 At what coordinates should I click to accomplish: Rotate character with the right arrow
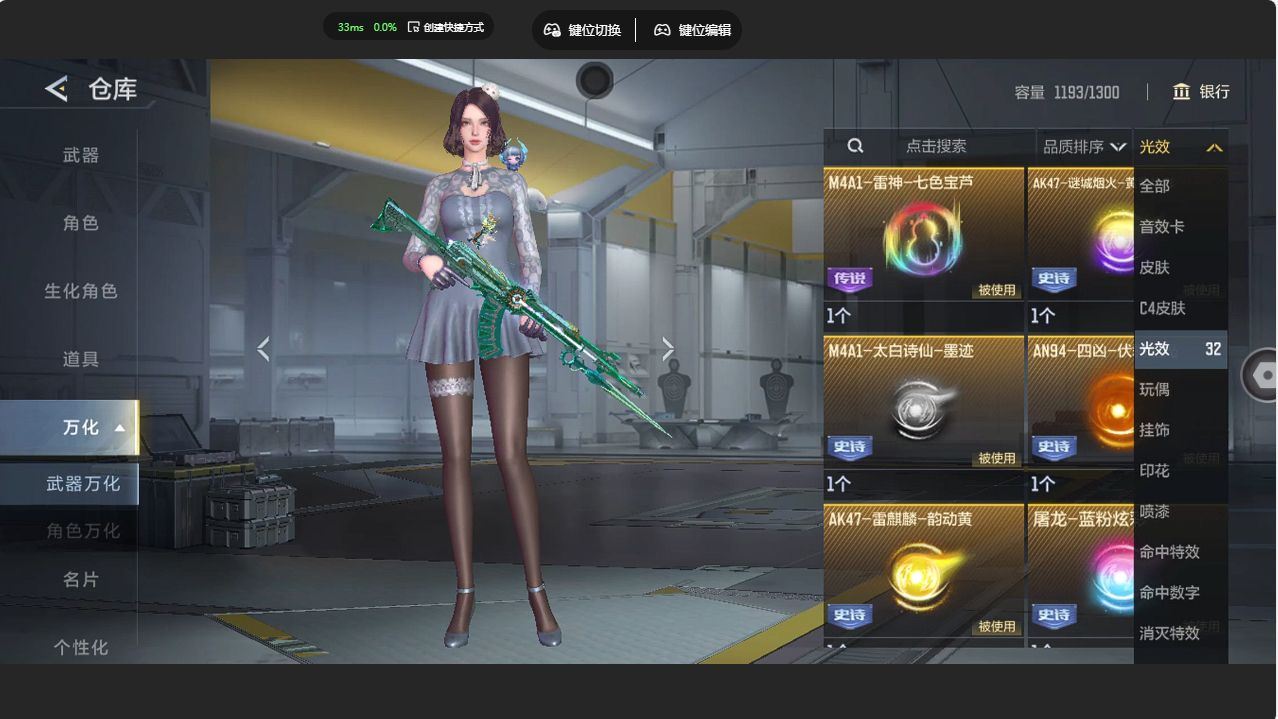[667, 349]
